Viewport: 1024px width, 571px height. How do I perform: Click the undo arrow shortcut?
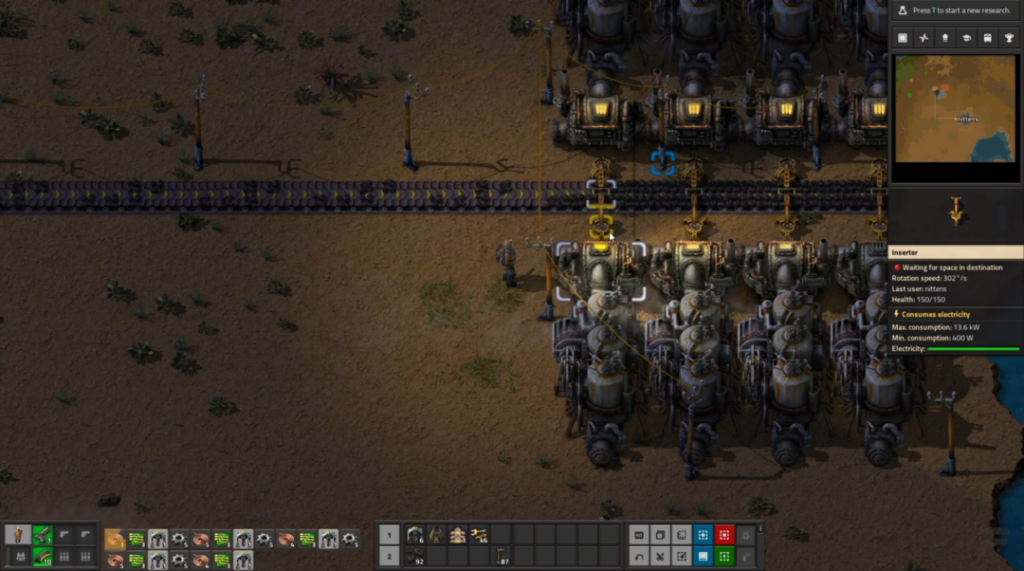638,556
